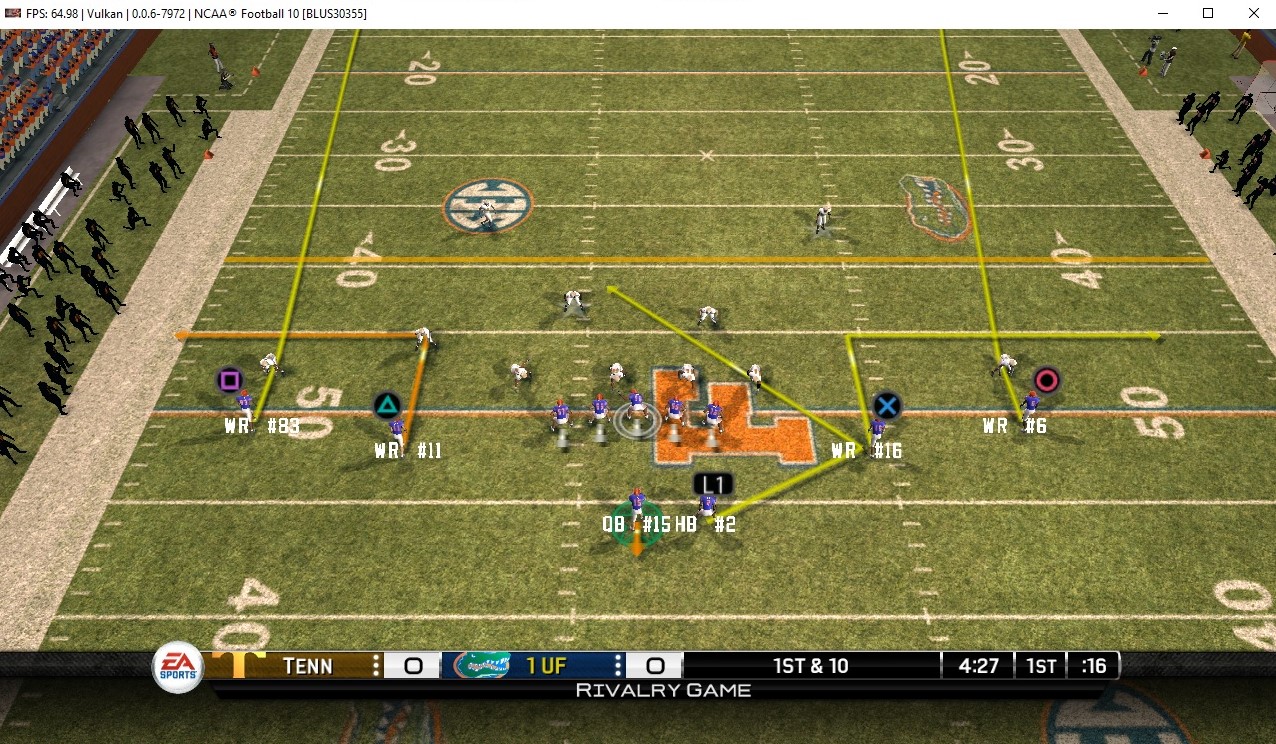This screenshot has width=1276, height=744.
Task: Select the WR #83 receiver label
Action: click(261, 426)
